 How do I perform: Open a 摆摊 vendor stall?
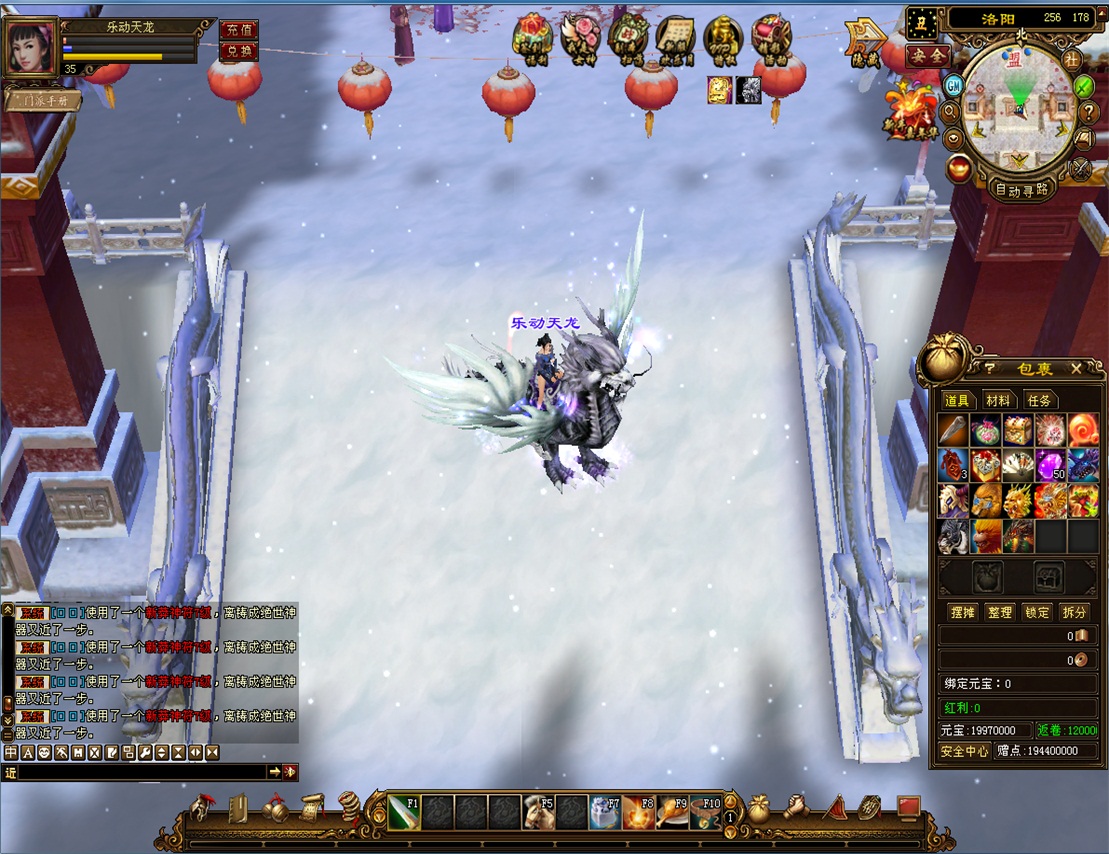(x=961, y=612)
